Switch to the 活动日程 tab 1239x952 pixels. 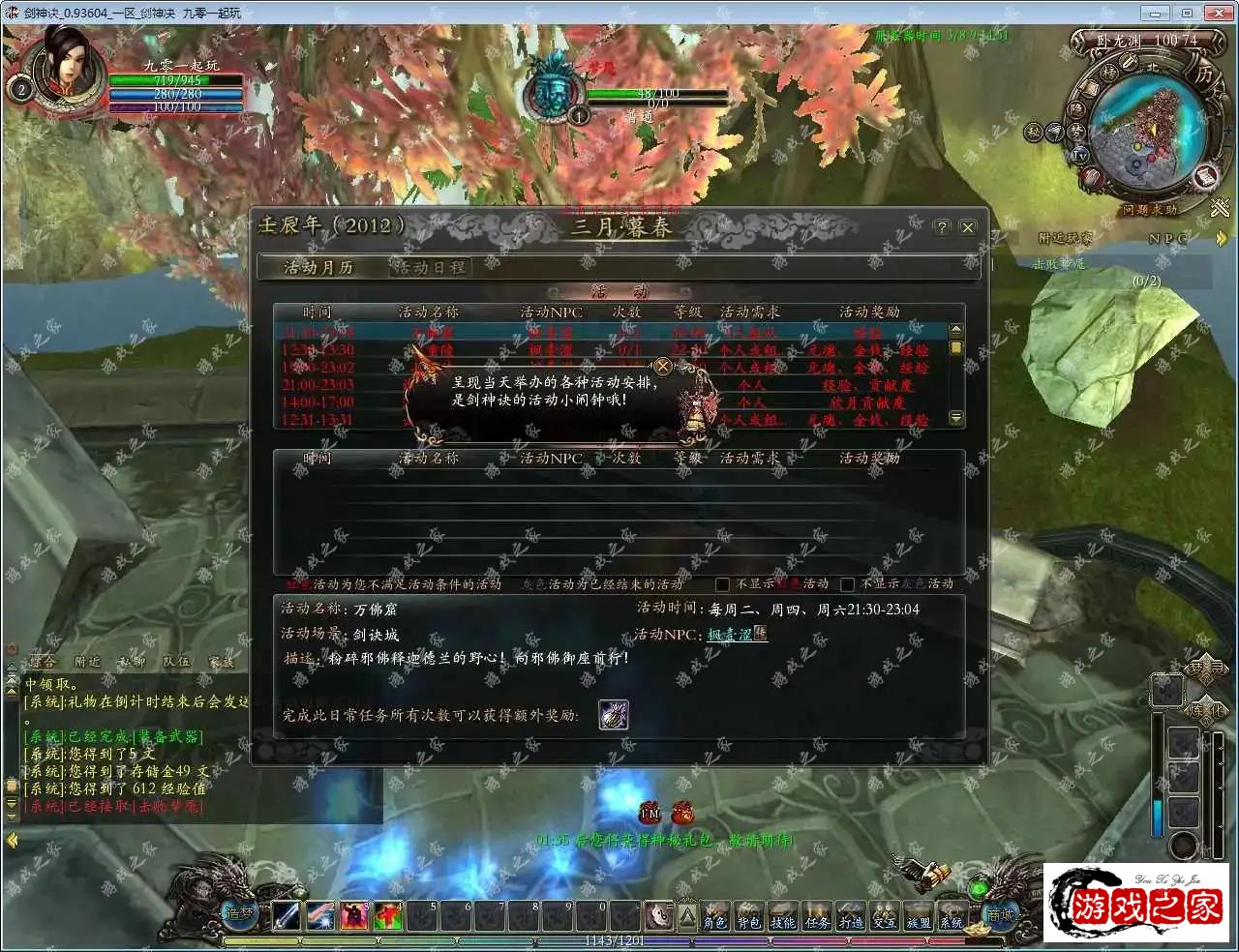(429, 267)
